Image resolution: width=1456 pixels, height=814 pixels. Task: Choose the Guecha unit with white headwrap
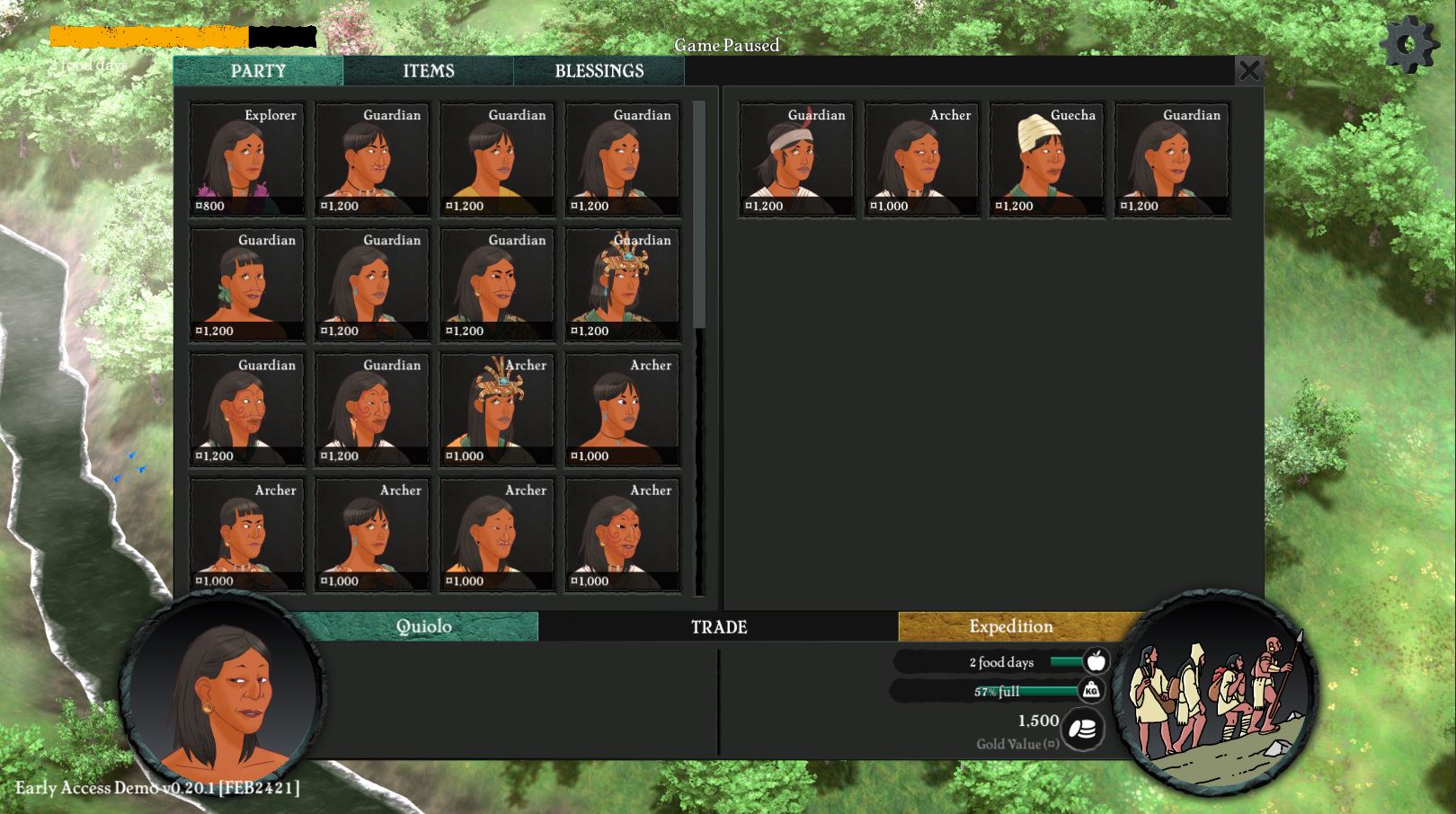[1047, 159]
